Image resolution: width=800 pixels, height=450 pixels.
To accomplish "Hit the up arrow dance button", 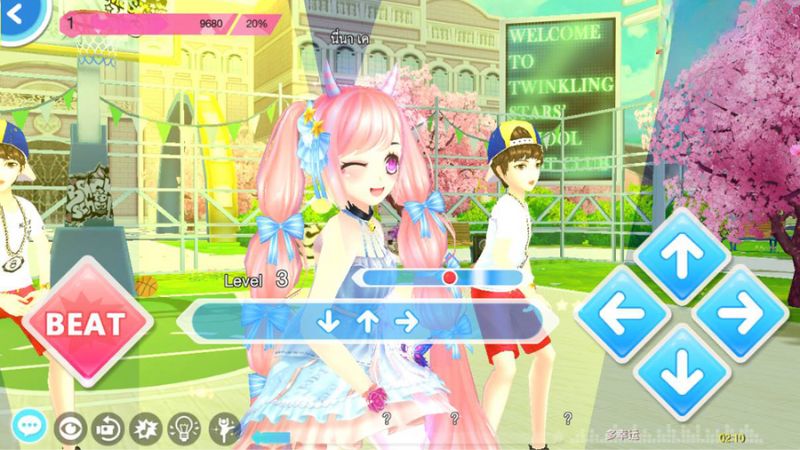I will [683, 256].
